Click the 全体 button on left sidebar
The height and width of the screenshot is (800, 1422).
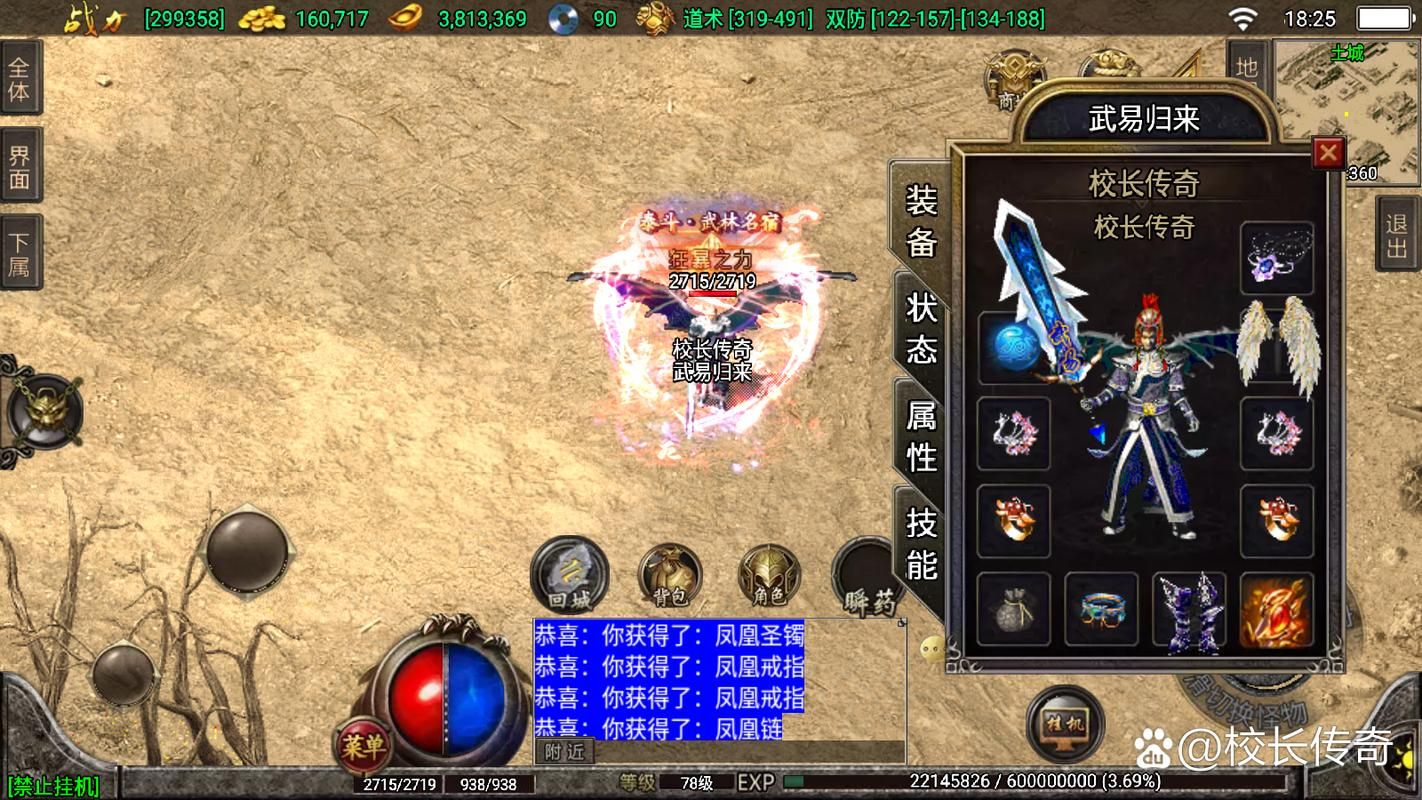[20, 79]
